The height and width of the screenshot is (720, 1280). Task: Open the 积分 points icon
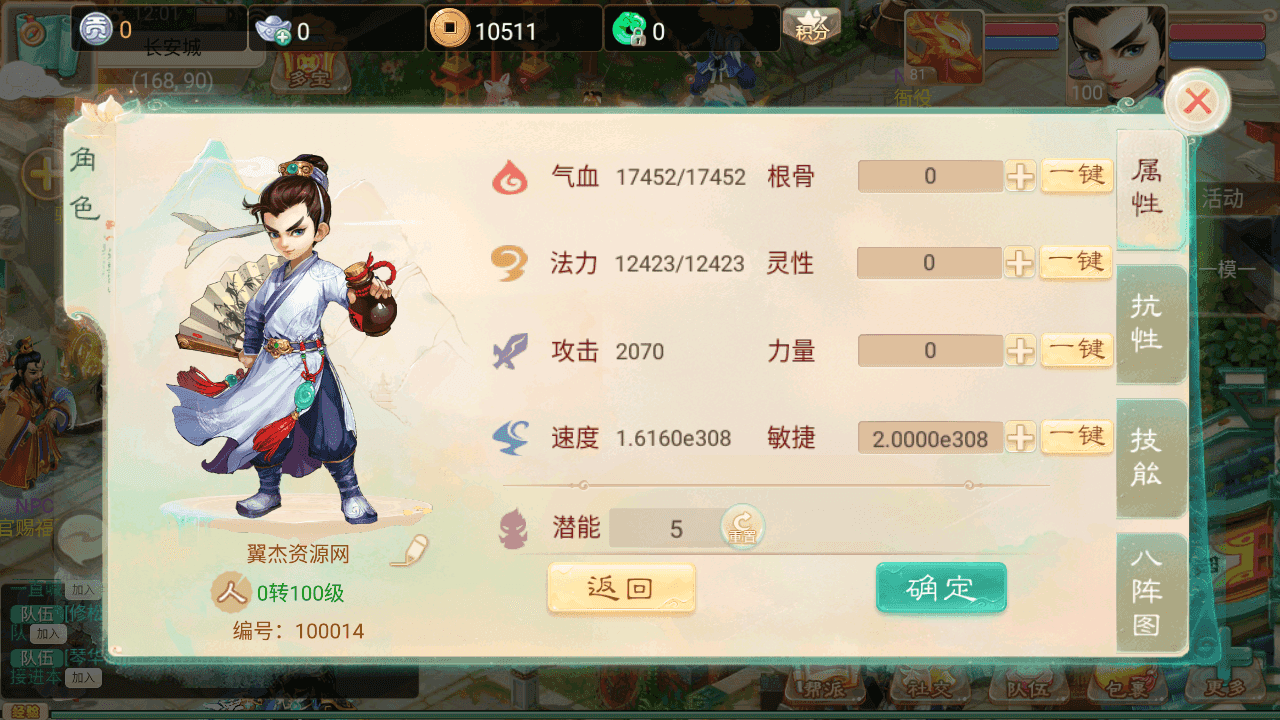coord(811,27)
